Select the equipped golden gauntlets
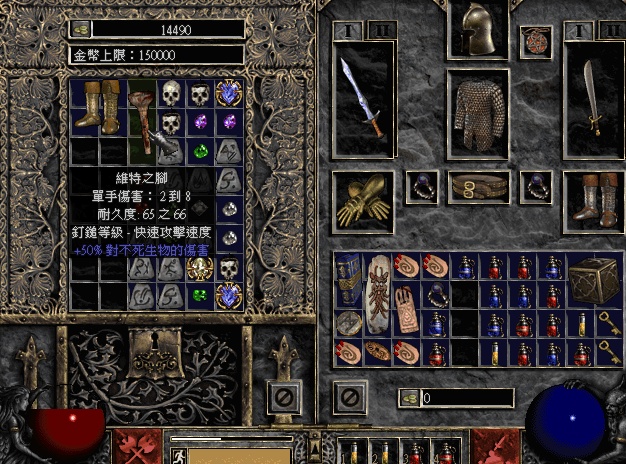The height and width of the screenshot is (464, 626). tap(360, 198)
